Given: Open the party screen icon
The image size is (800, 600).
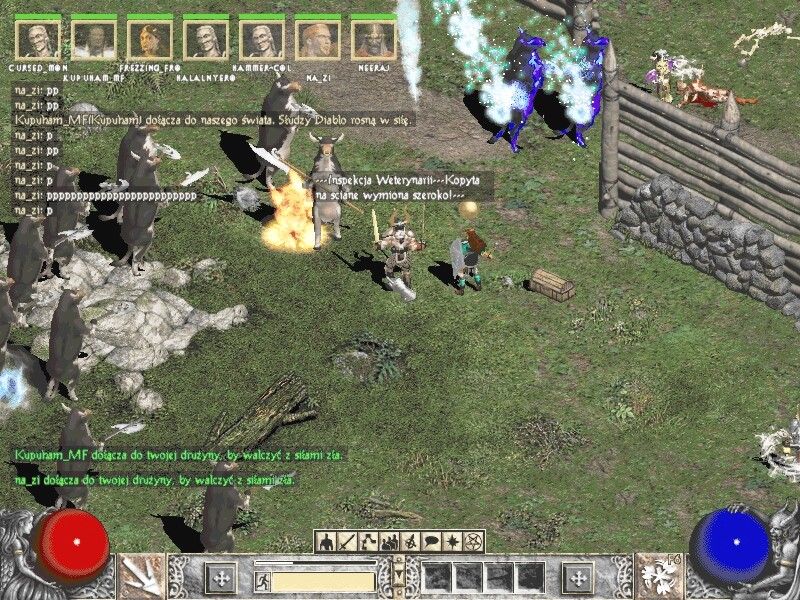Looking at the screenshot, I should pyautogui.click(x=389, y=541).
